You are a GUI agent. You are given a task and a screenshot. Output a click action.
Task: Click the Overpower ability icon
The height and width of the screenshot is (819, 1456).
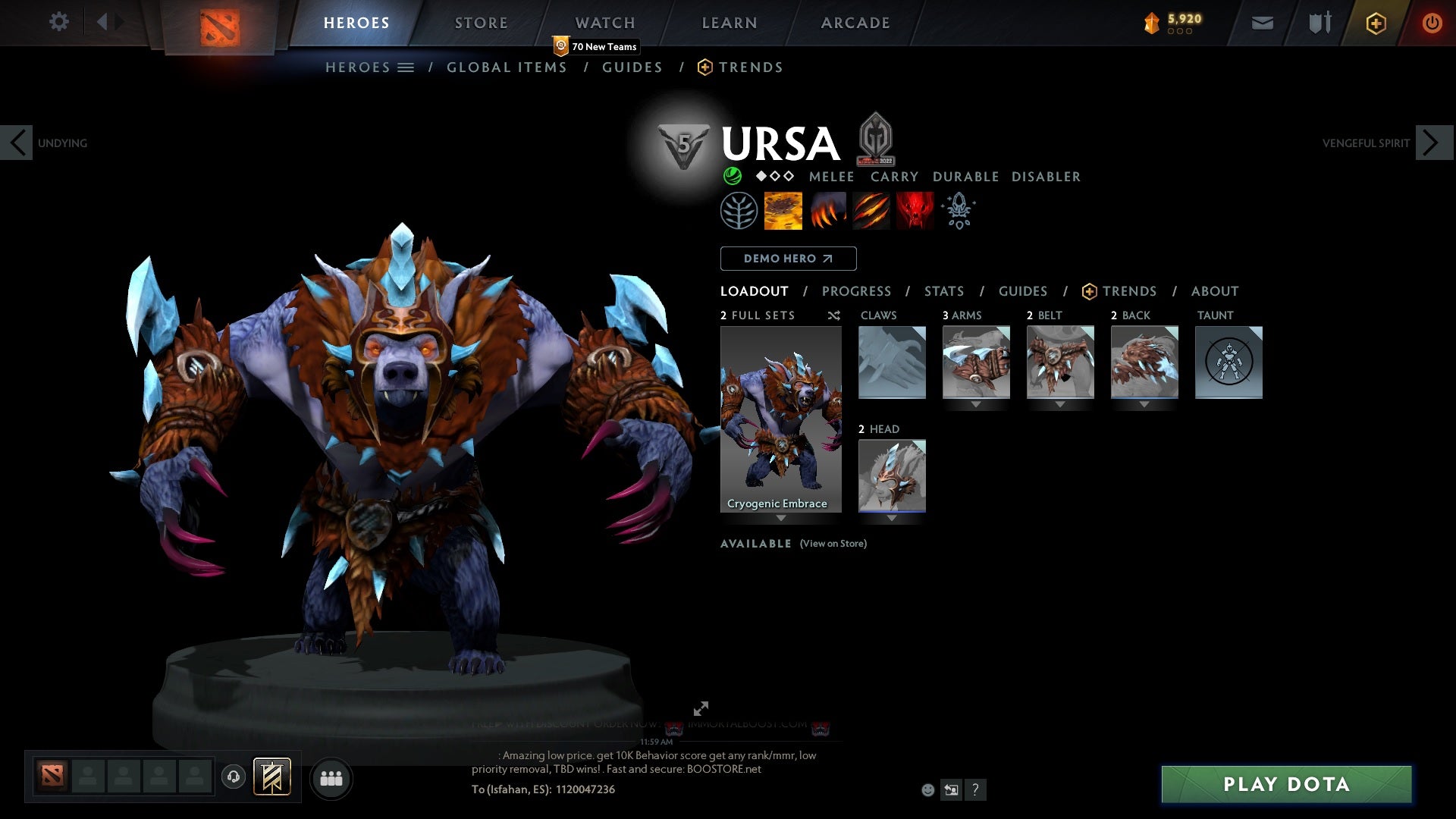[827, 210]
